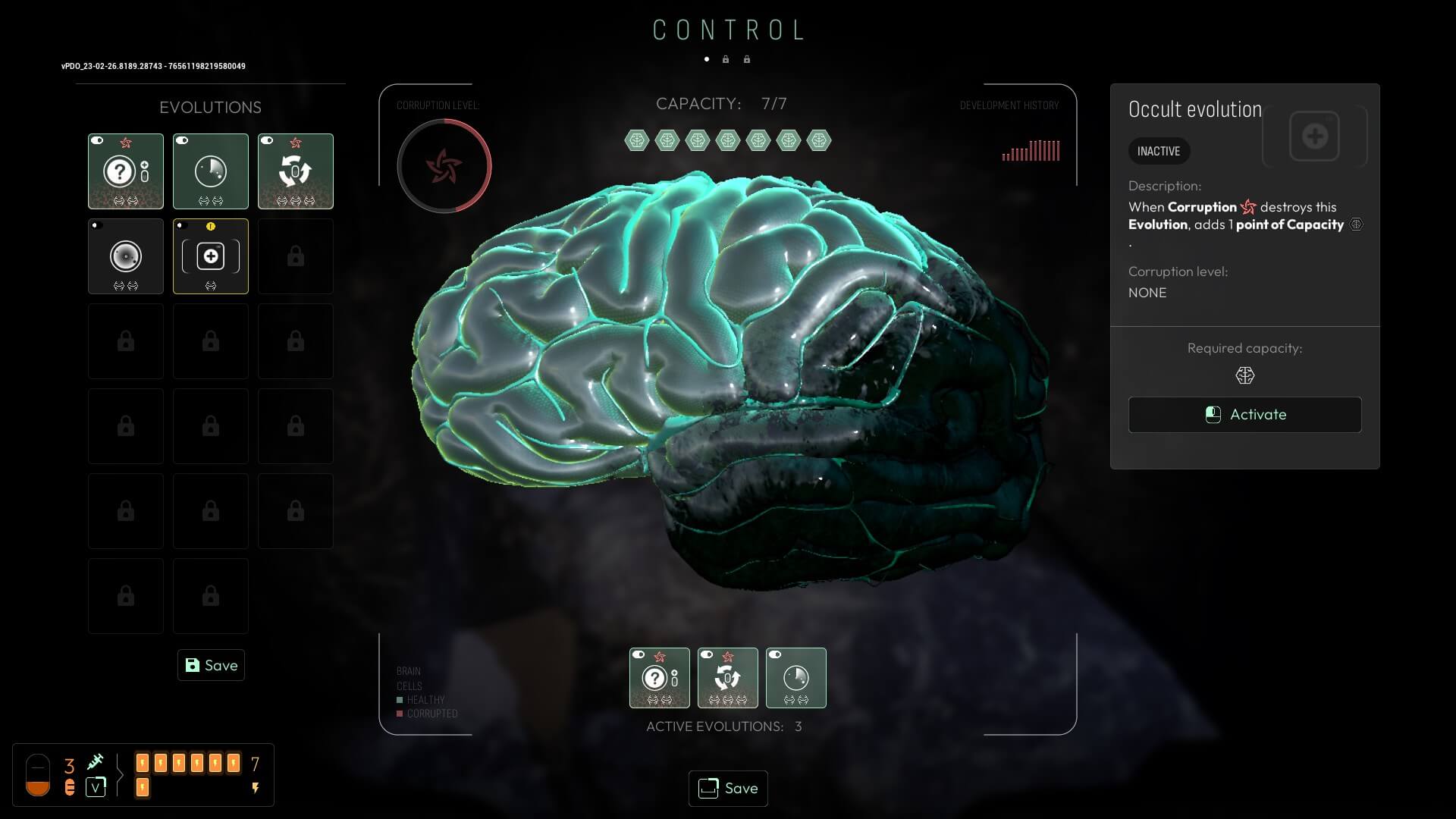
Task: Click the highlighted Occult evolution tile with plus icon
Action: point(211,256)
